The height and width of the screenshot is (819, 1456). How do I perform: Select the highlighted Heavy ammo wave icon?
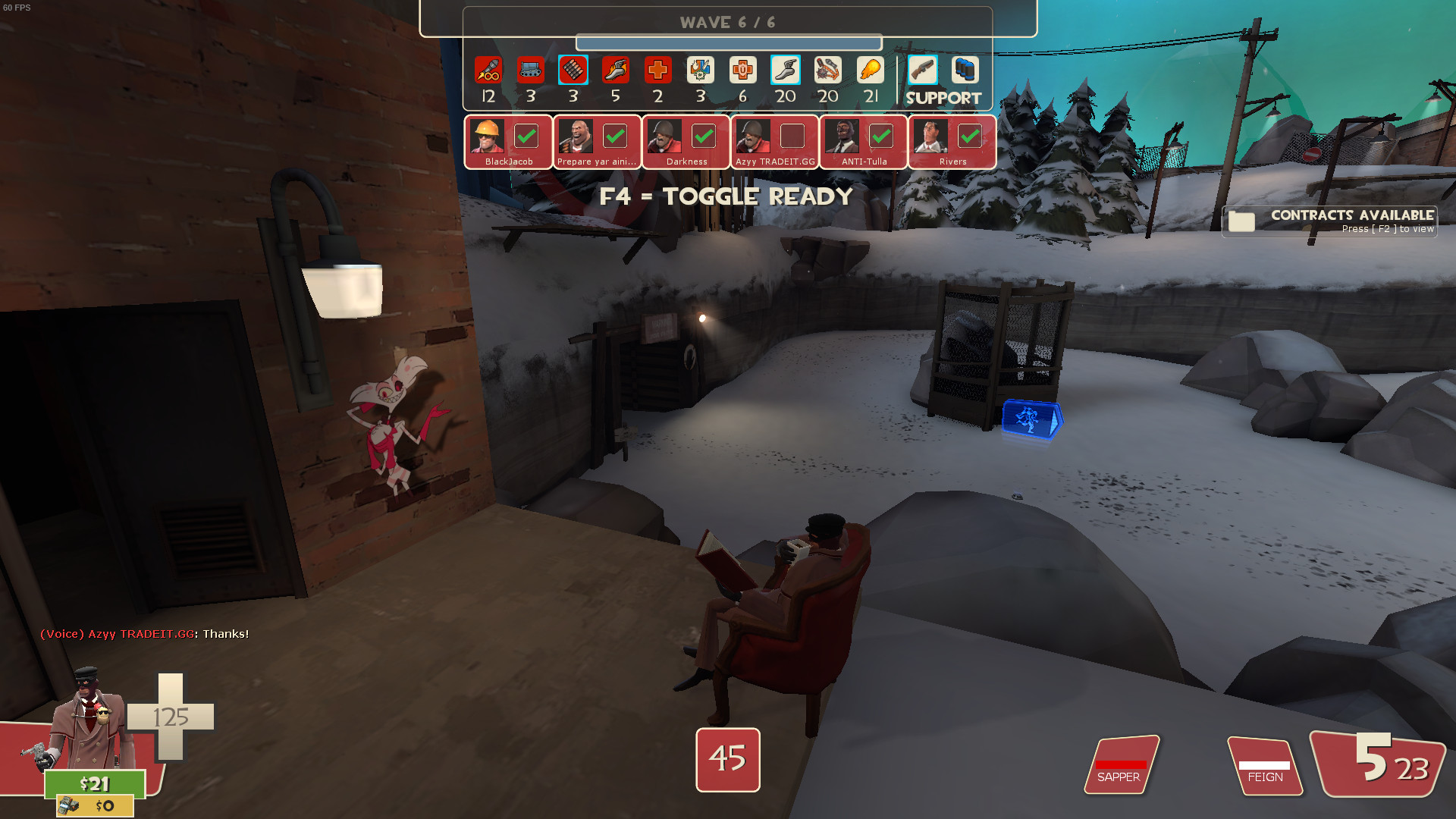coord(573,70)
